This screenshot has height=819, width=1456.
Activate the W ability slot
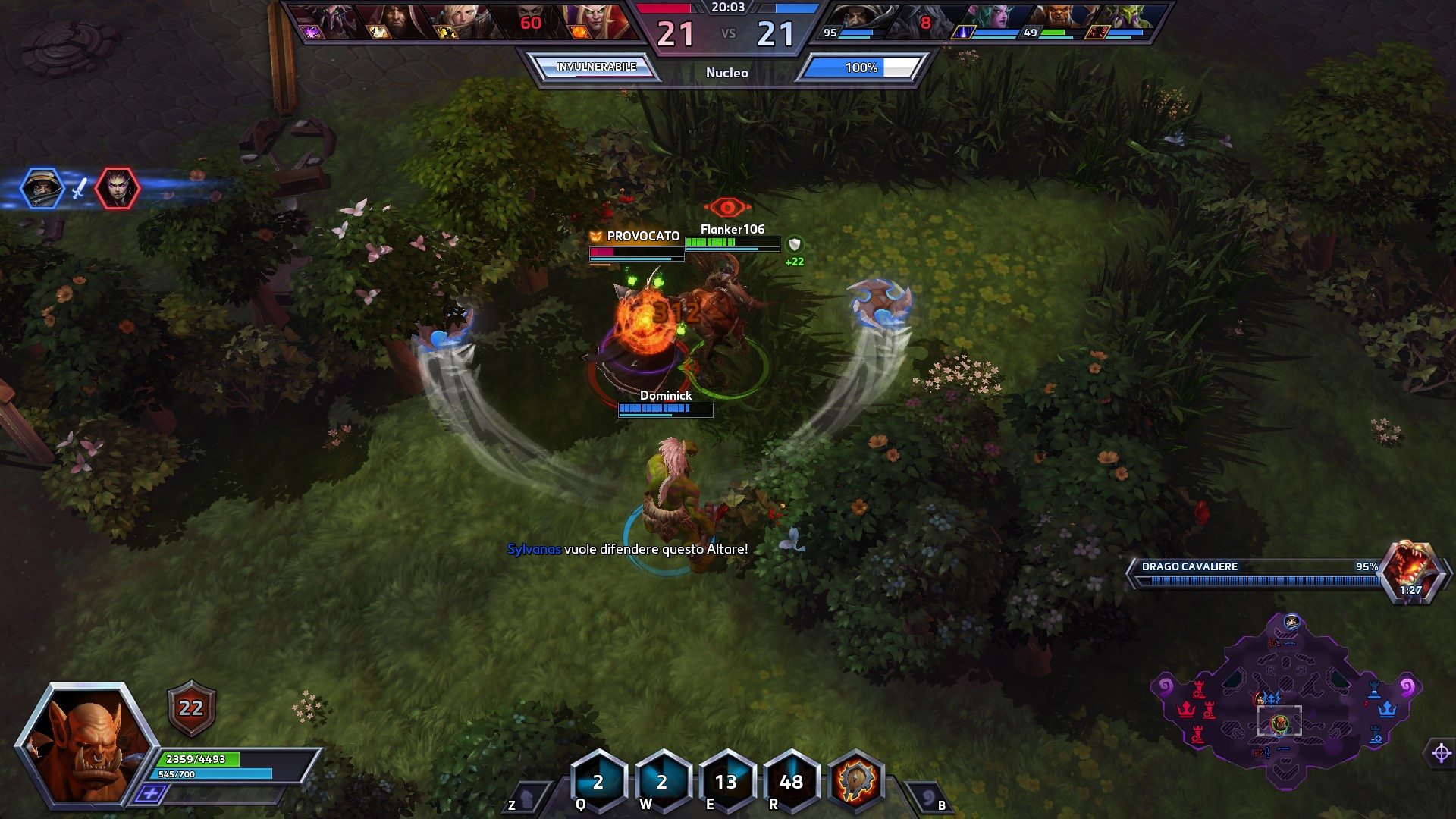(662, 781)
